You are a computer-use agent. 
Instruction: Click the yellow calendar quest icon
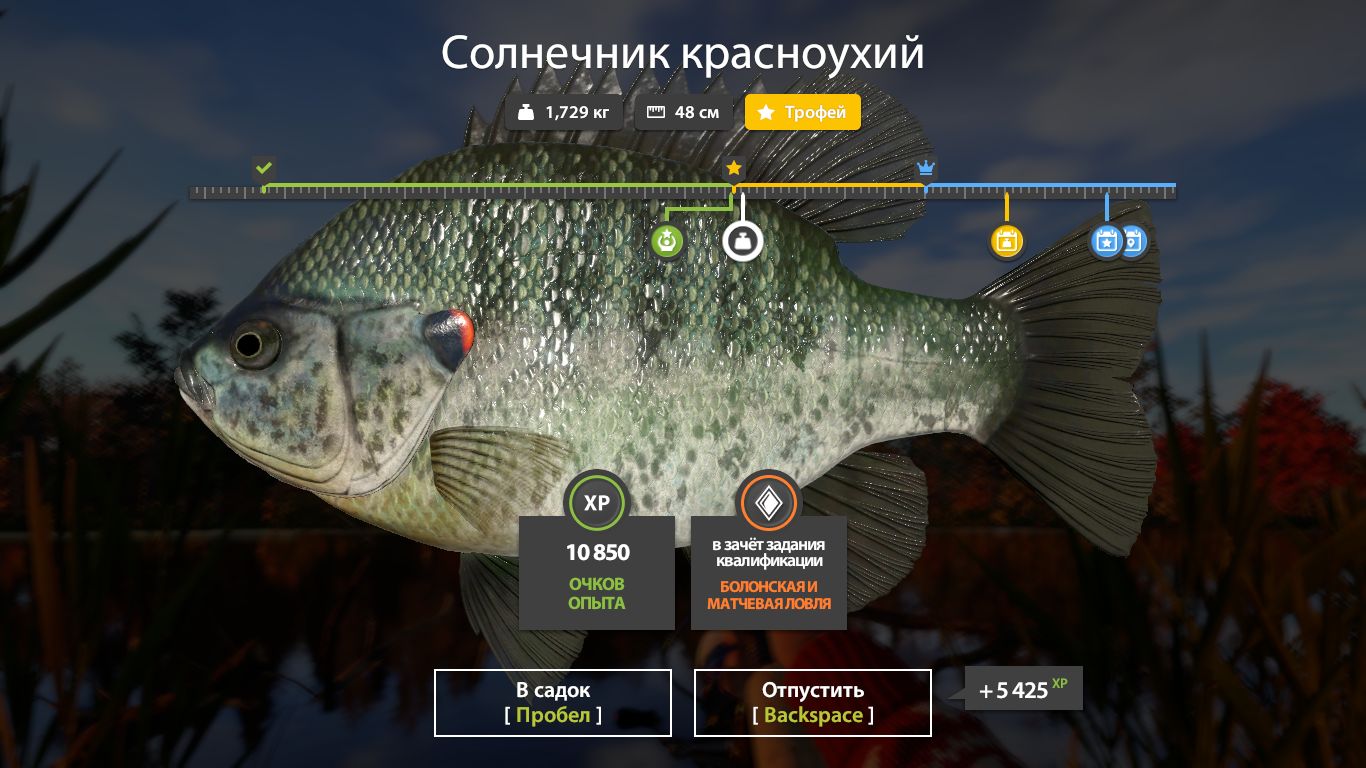[x=1007, y=240]
